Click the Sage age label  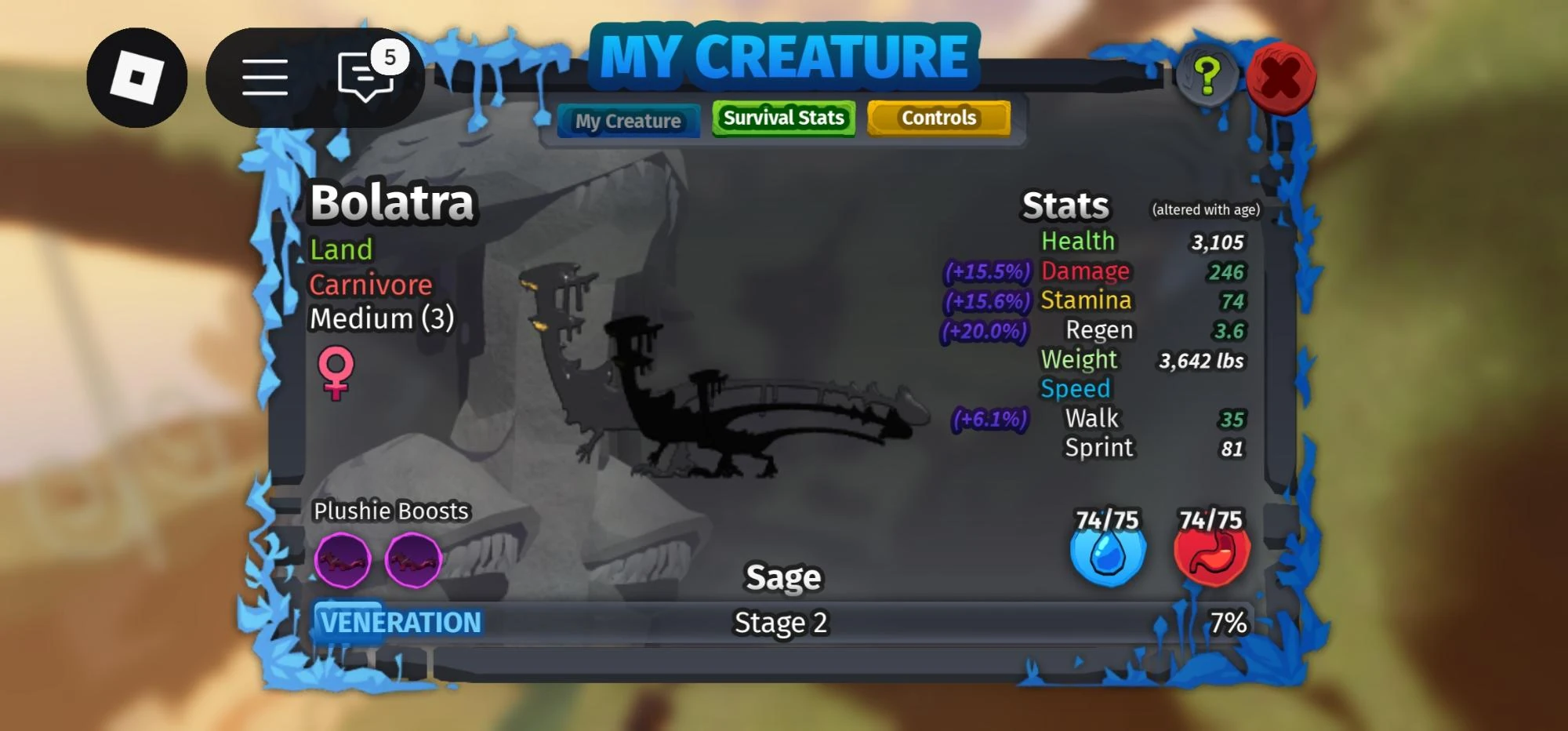(782, 576)
